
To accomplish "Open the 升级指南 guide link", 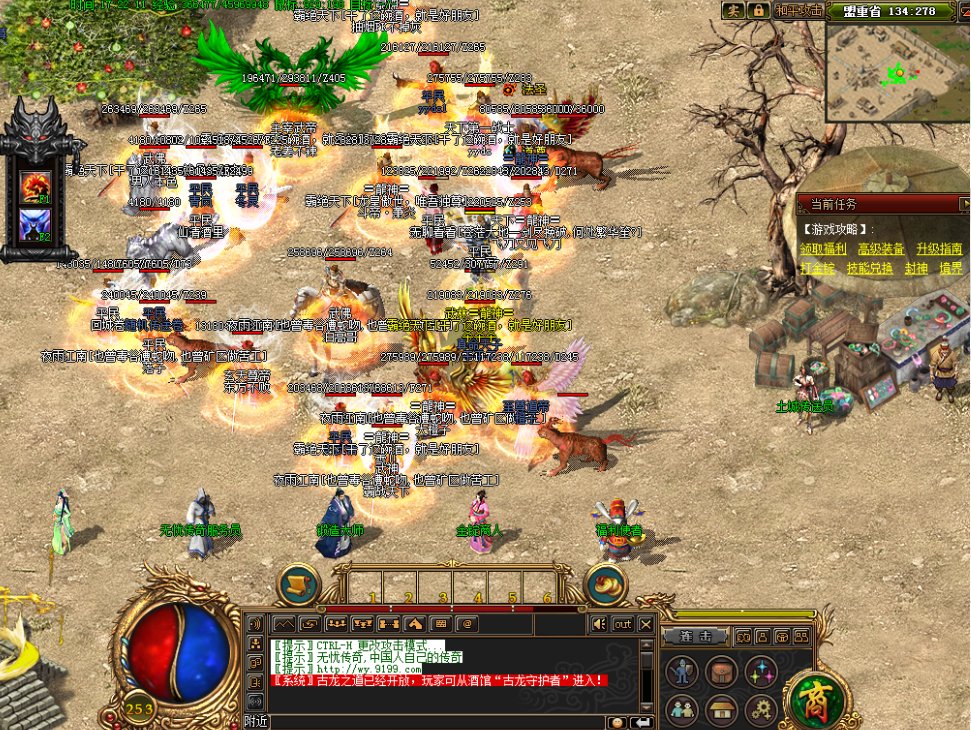I will pyautogui.click(x=939, y=249).
